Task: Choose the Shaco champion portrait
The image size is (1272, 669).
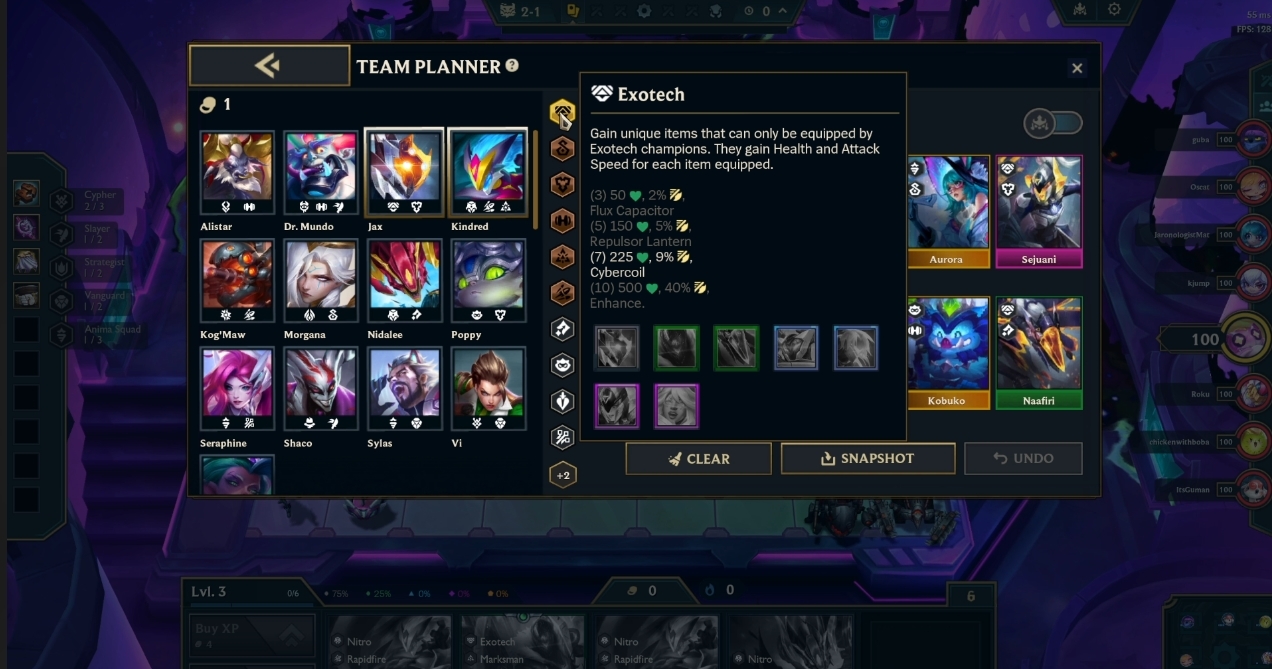Action: [x=321, y=390]
